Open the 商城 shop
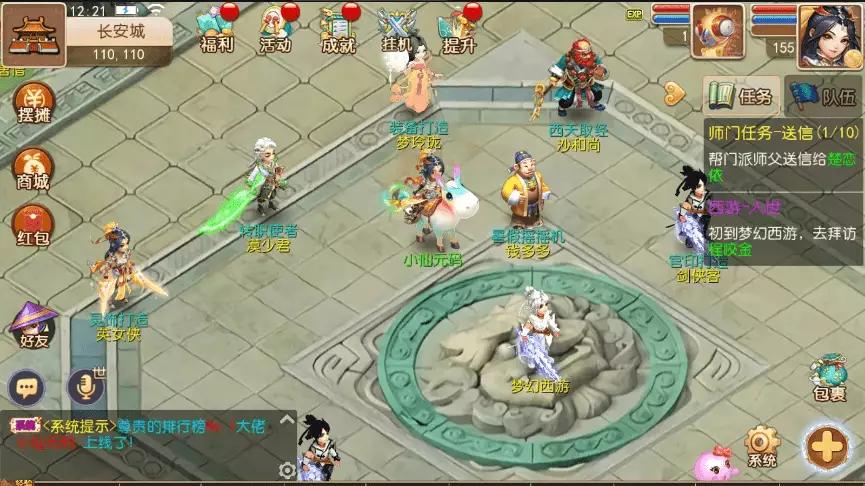 (x=35, y=168)
